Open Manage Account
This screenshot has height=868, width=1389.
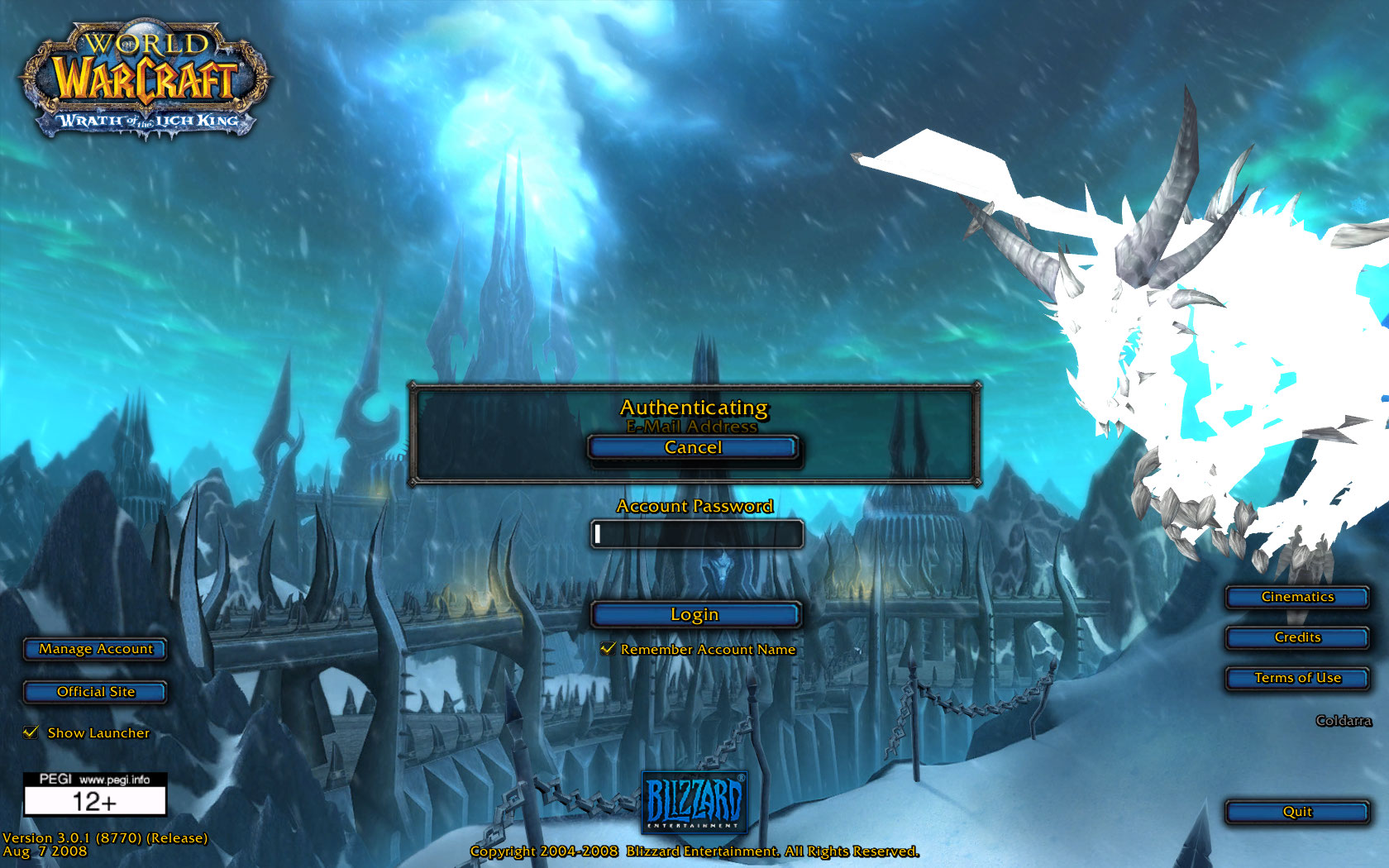tap(95, 650)
